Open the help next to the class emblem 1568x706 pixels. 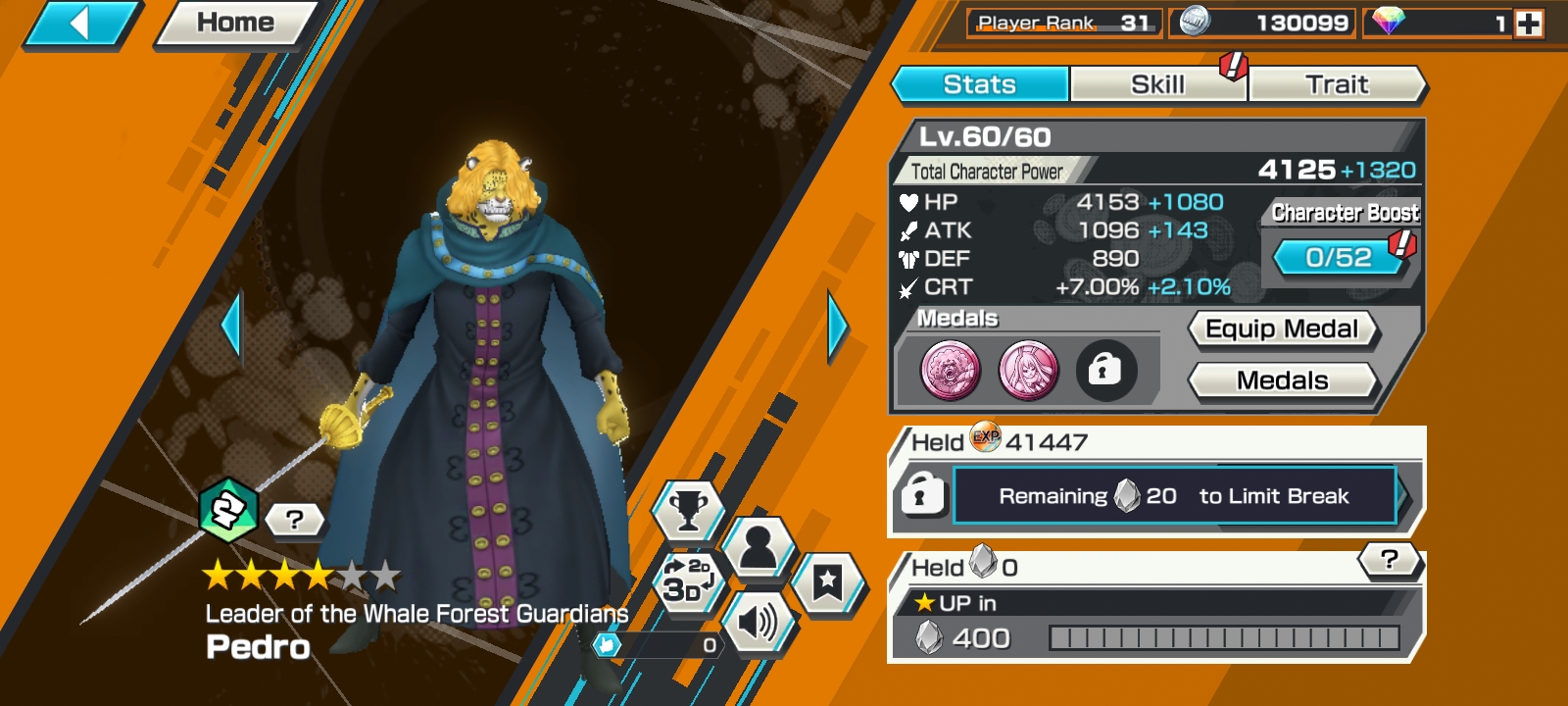(x=294, y=520)
